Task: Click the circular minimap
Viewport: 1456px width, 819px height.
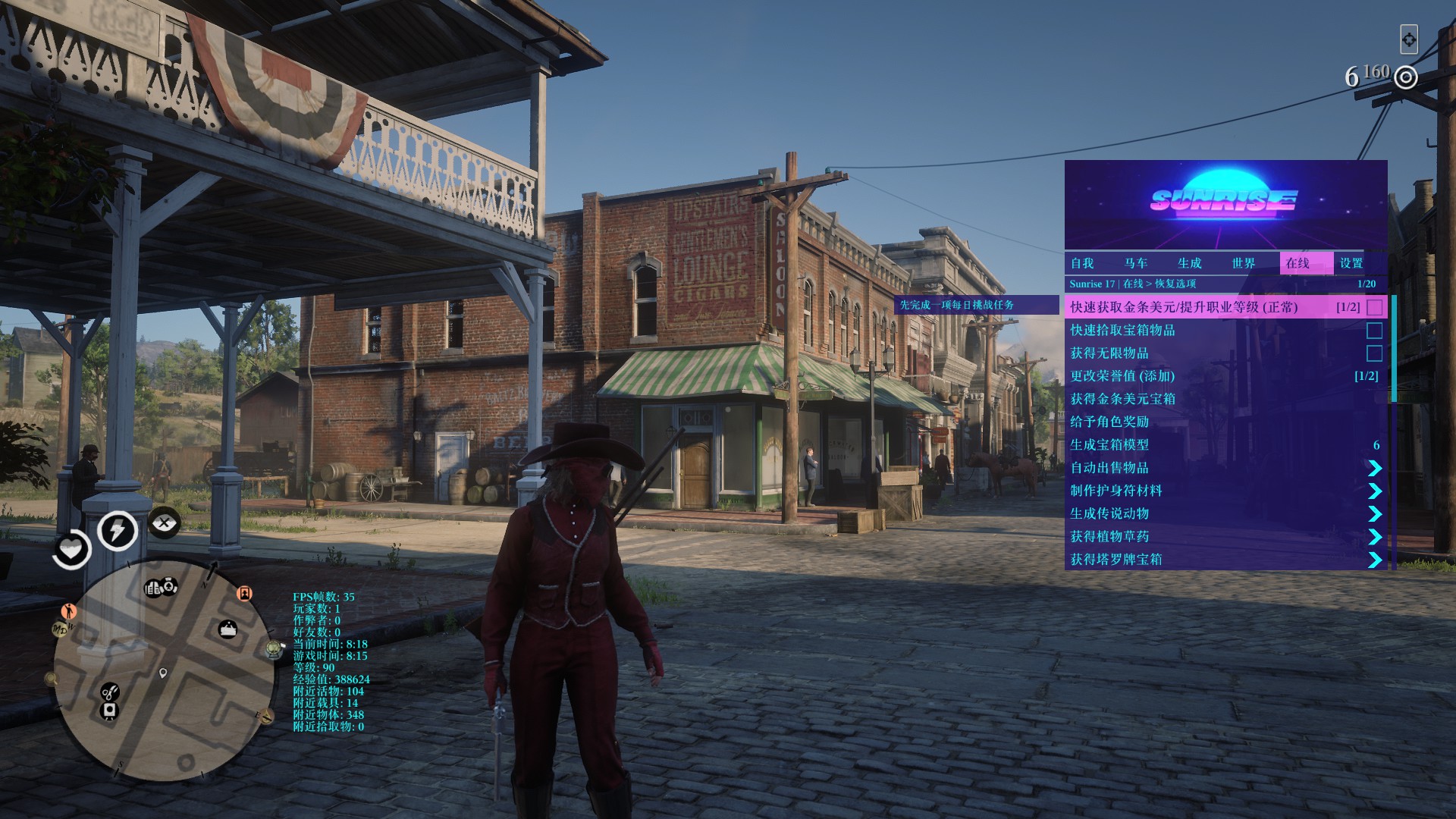Action: click(x=163, y=673)
